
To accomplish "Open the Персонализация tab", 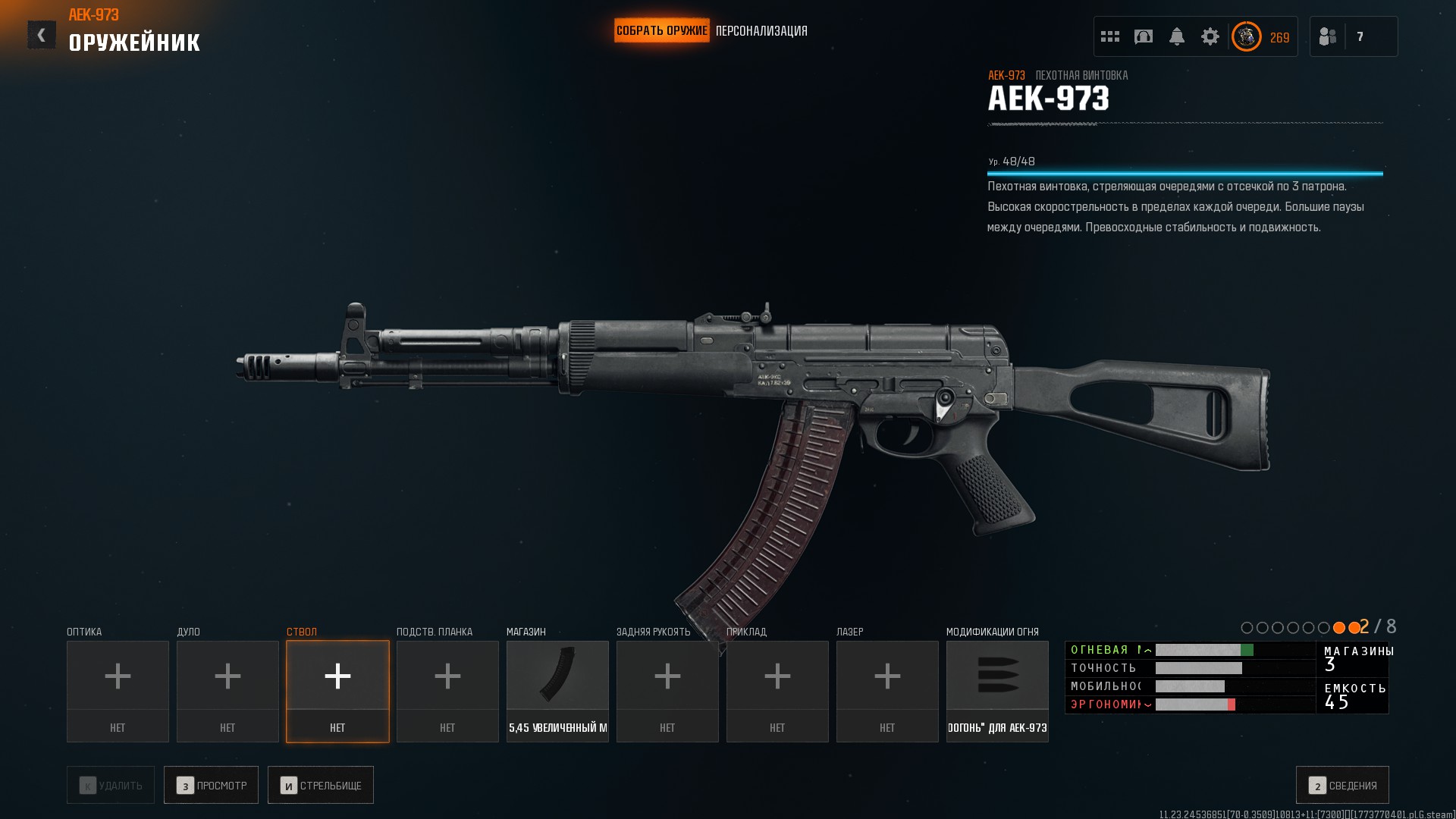I will (761, 31).
